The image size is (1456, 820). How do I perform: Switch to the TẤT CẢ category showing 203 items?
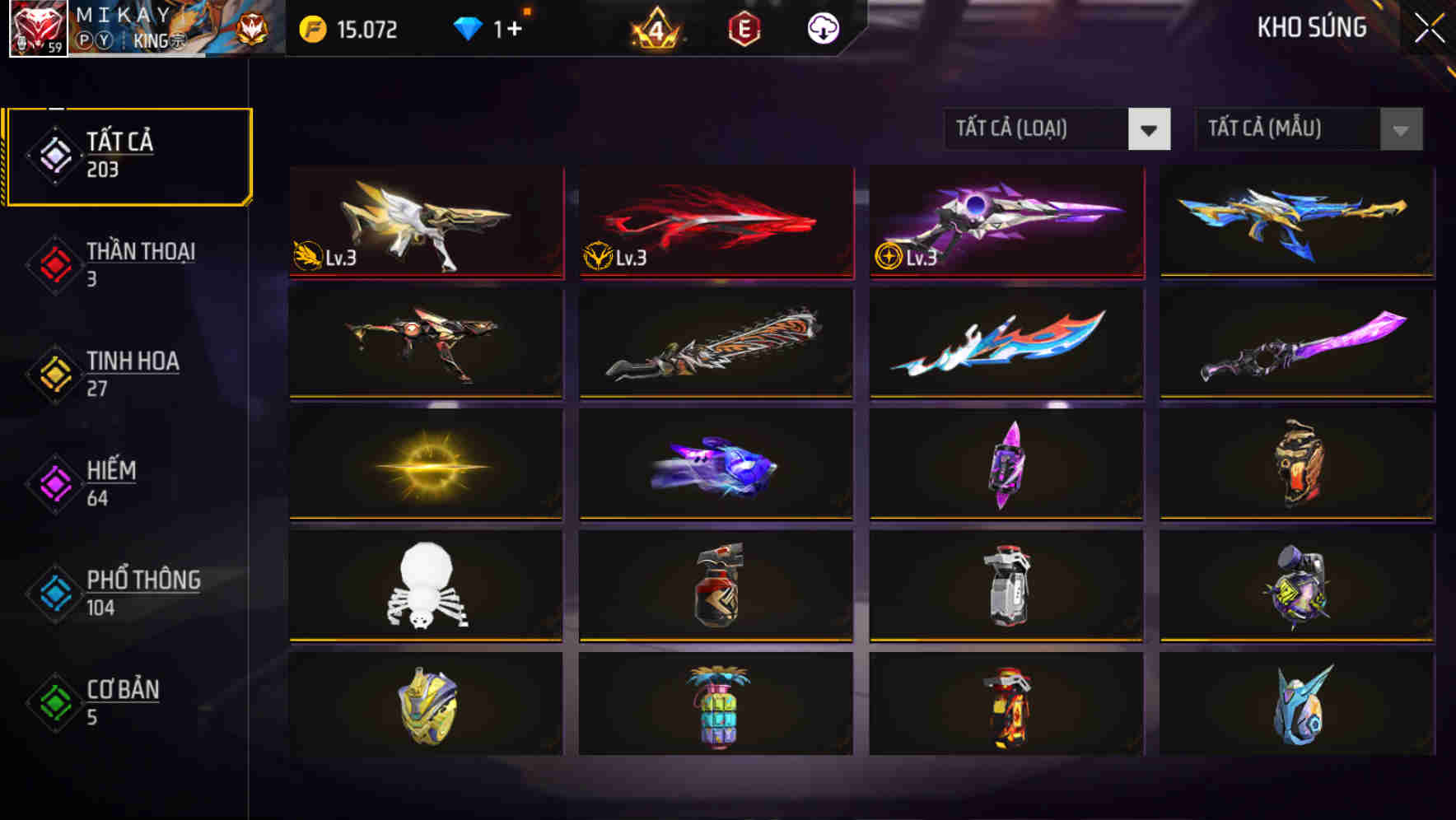[x=128, y=155]
